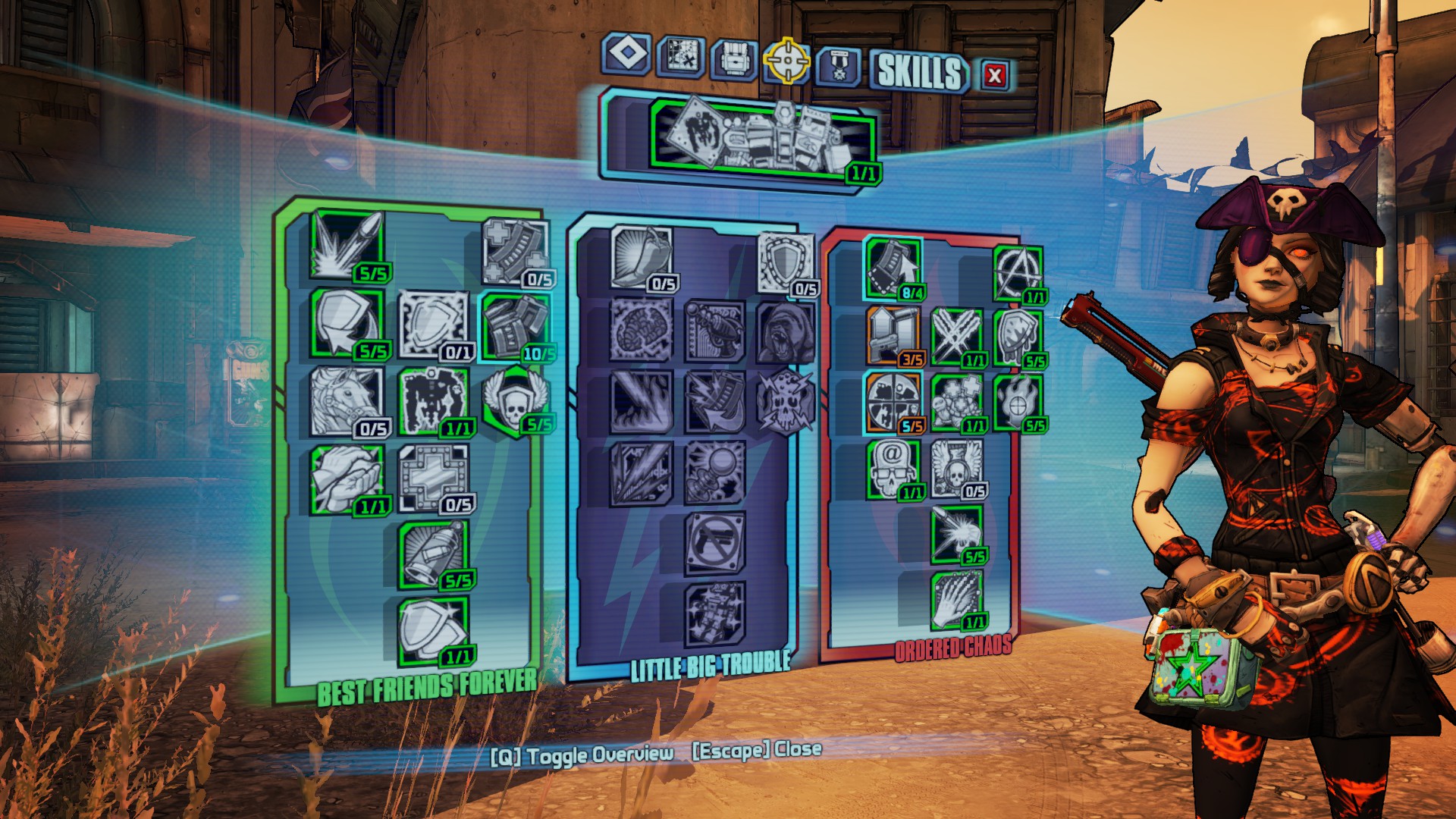Select the clapping hands skill with 1/1

(x=347, y=478)
